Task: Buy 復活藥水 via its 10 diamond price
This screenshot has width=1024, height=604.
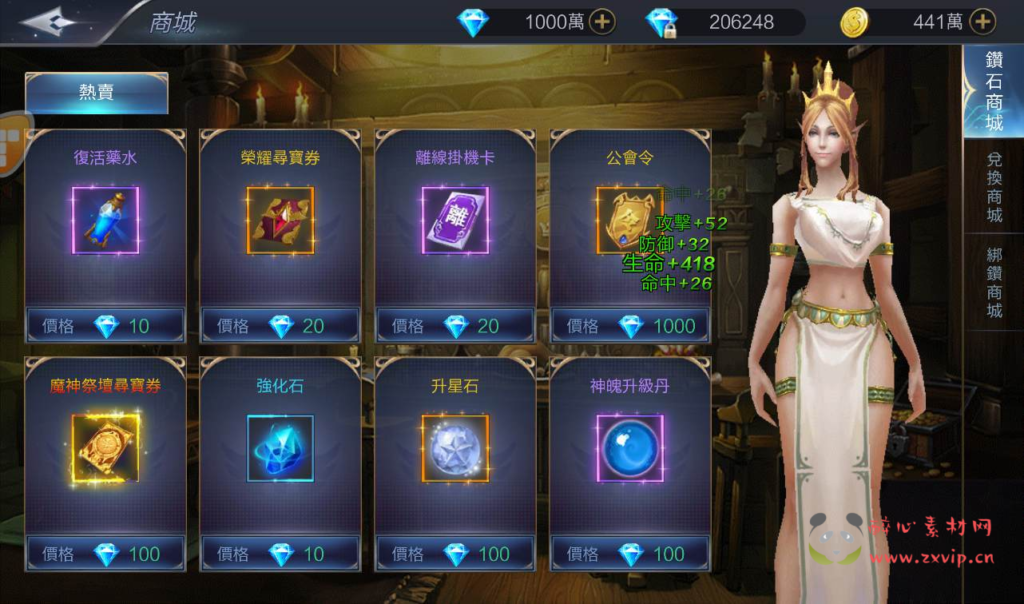Action: 105,325
